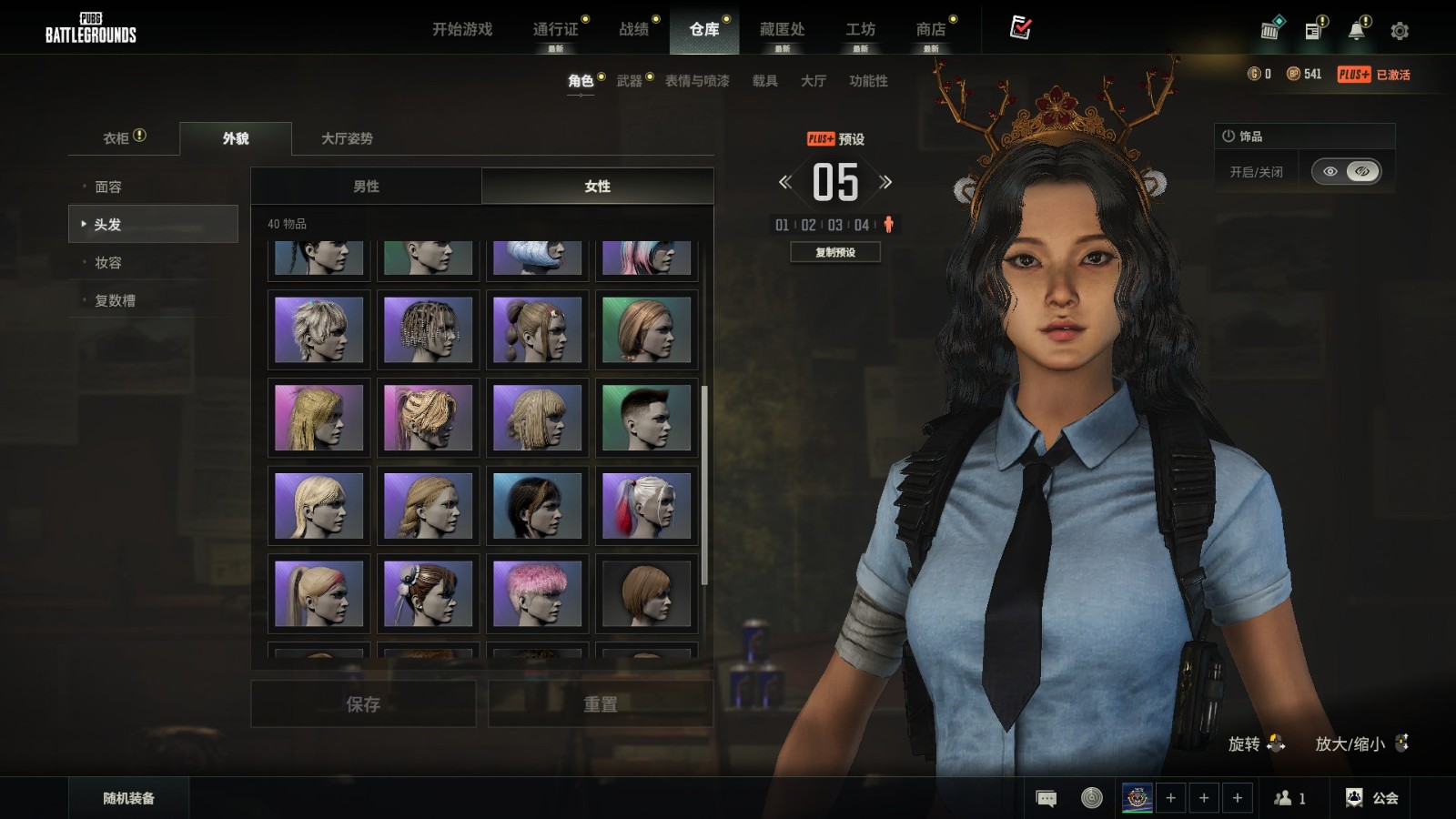This screenshot has height=819, width=1456.
Task: Save appearance with the 保存 button
Action: click(x=363, y=704)
